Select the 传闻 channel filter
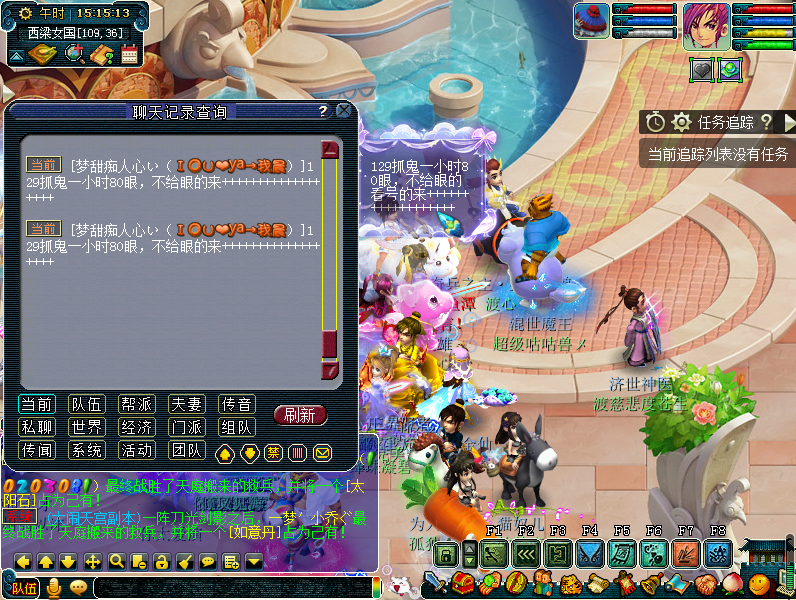This screenshot has height=600, width=796. point(37,450)
